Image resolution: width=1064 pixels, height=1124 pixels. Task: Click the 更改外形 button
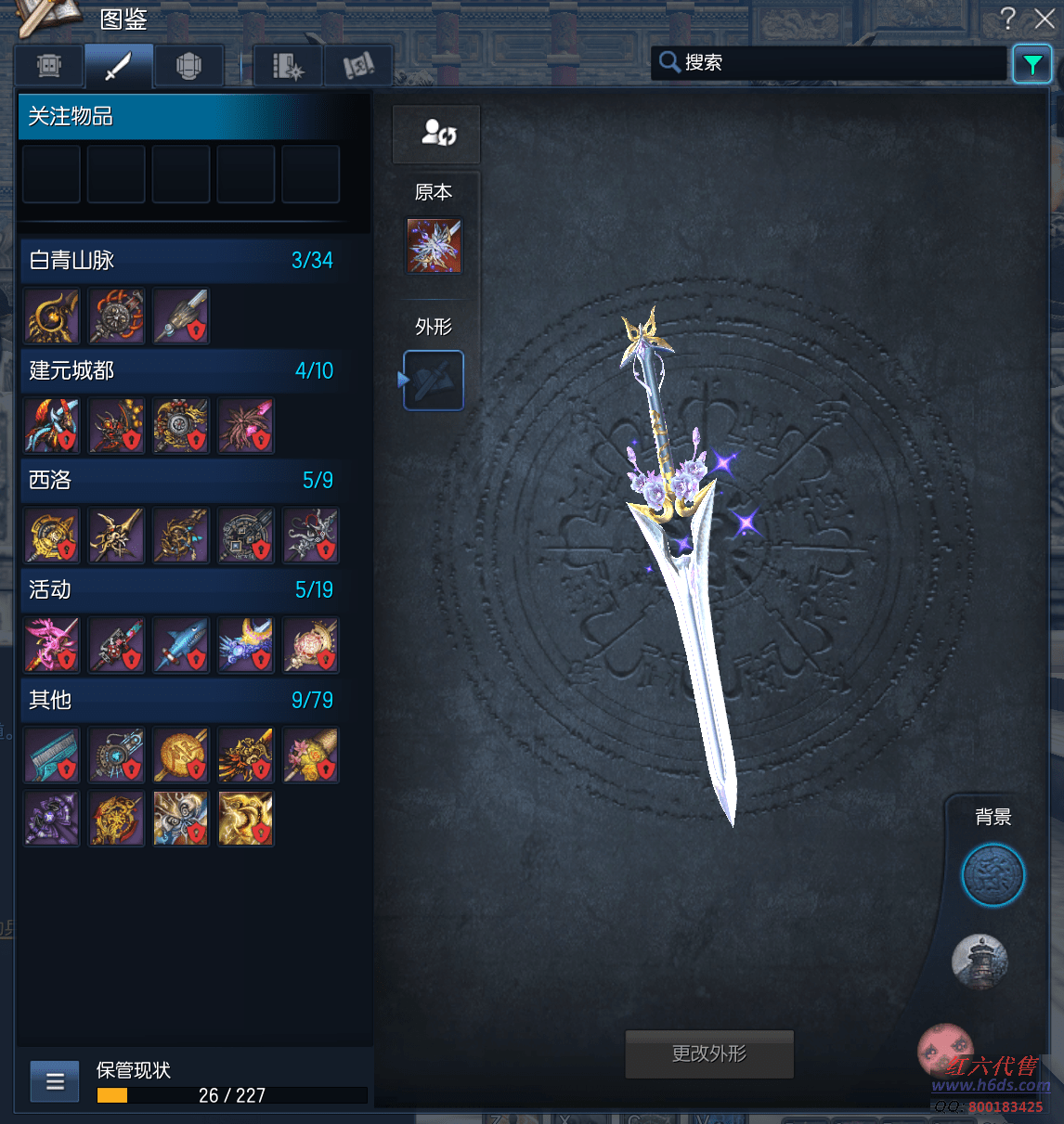709,1053
